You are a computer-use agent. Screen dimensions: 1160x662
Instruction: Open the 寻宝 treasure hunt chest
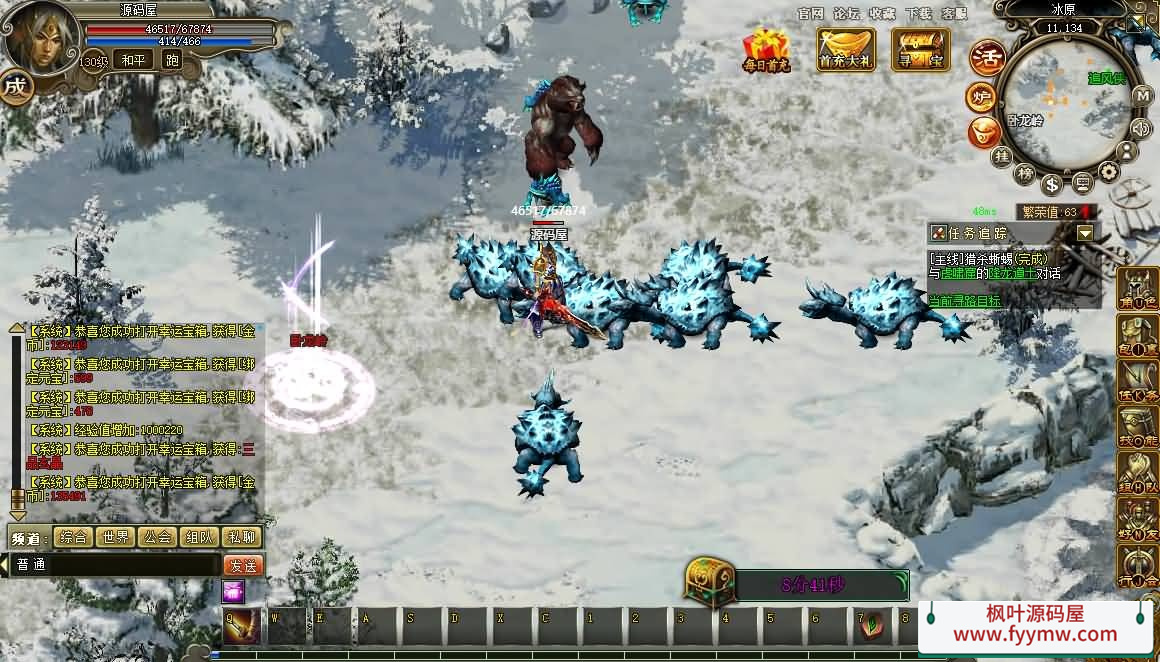[920, 49]
